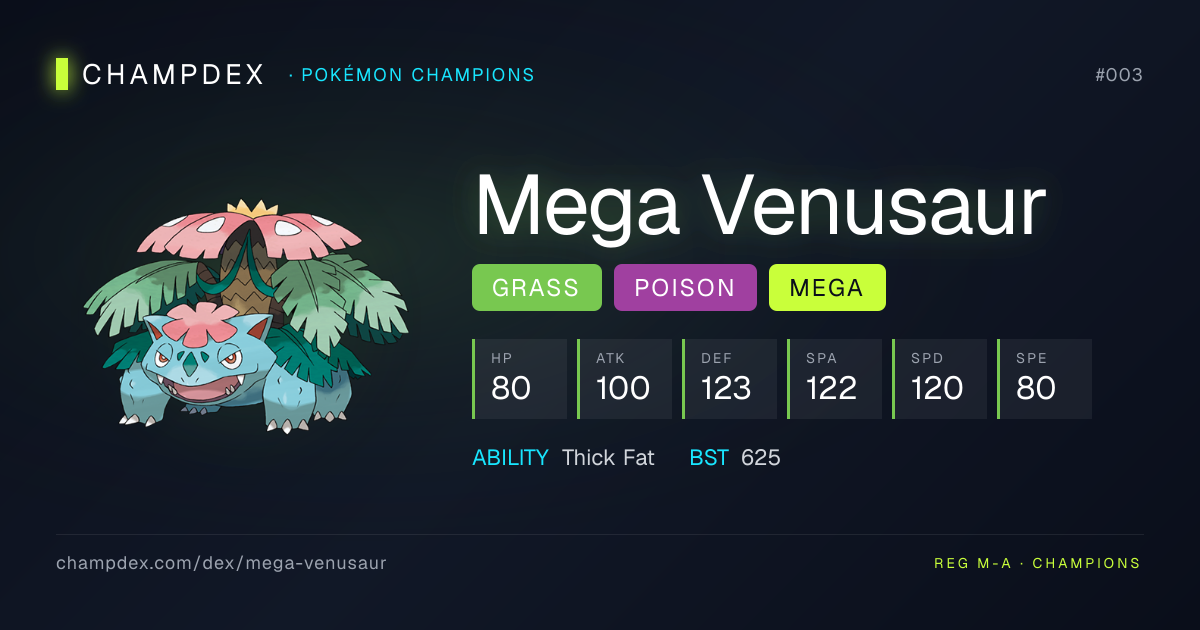This screenshot has height=630, width=1200.
Task: Click the CHAMPDEX logo
Action: [x=161, y=74]
